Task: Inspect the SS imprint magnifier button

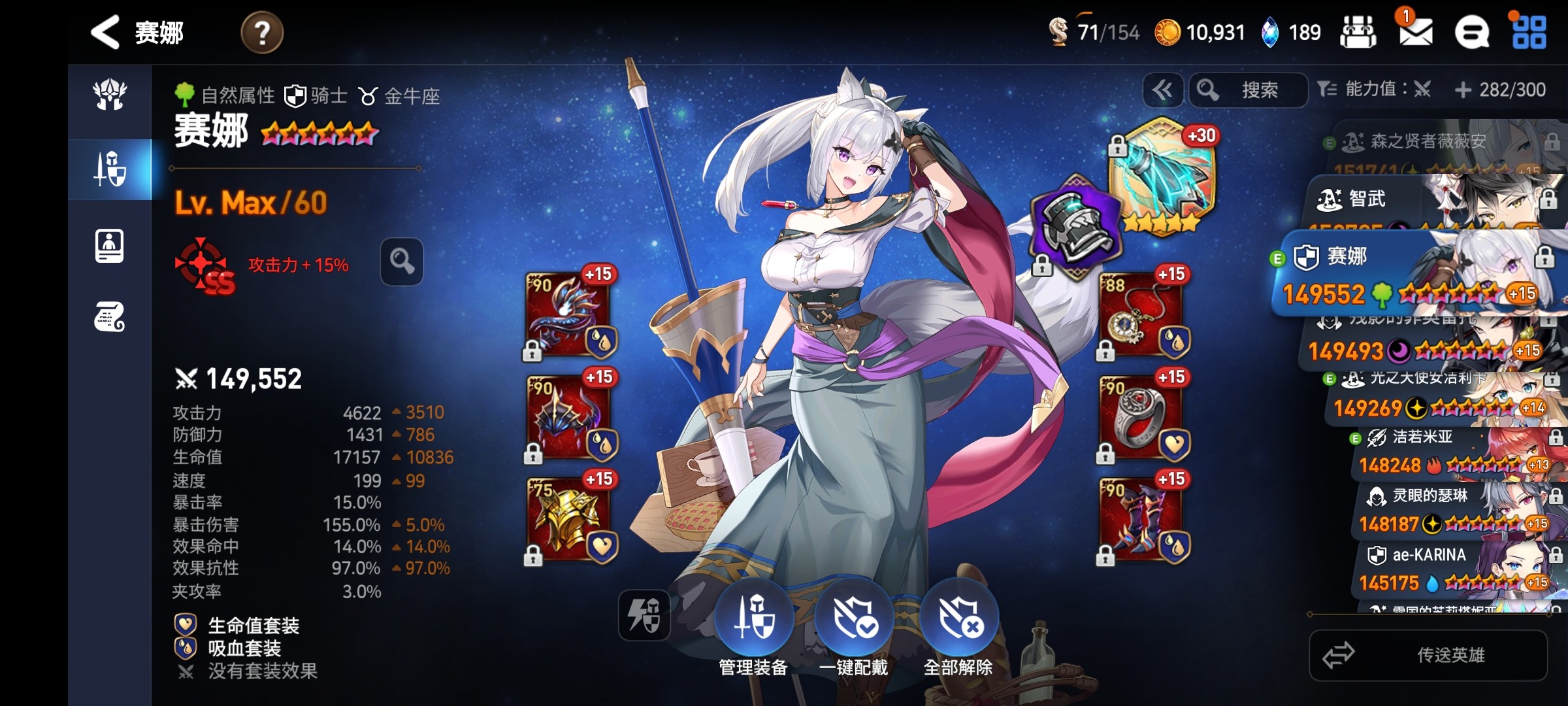Action: point(401,261)
